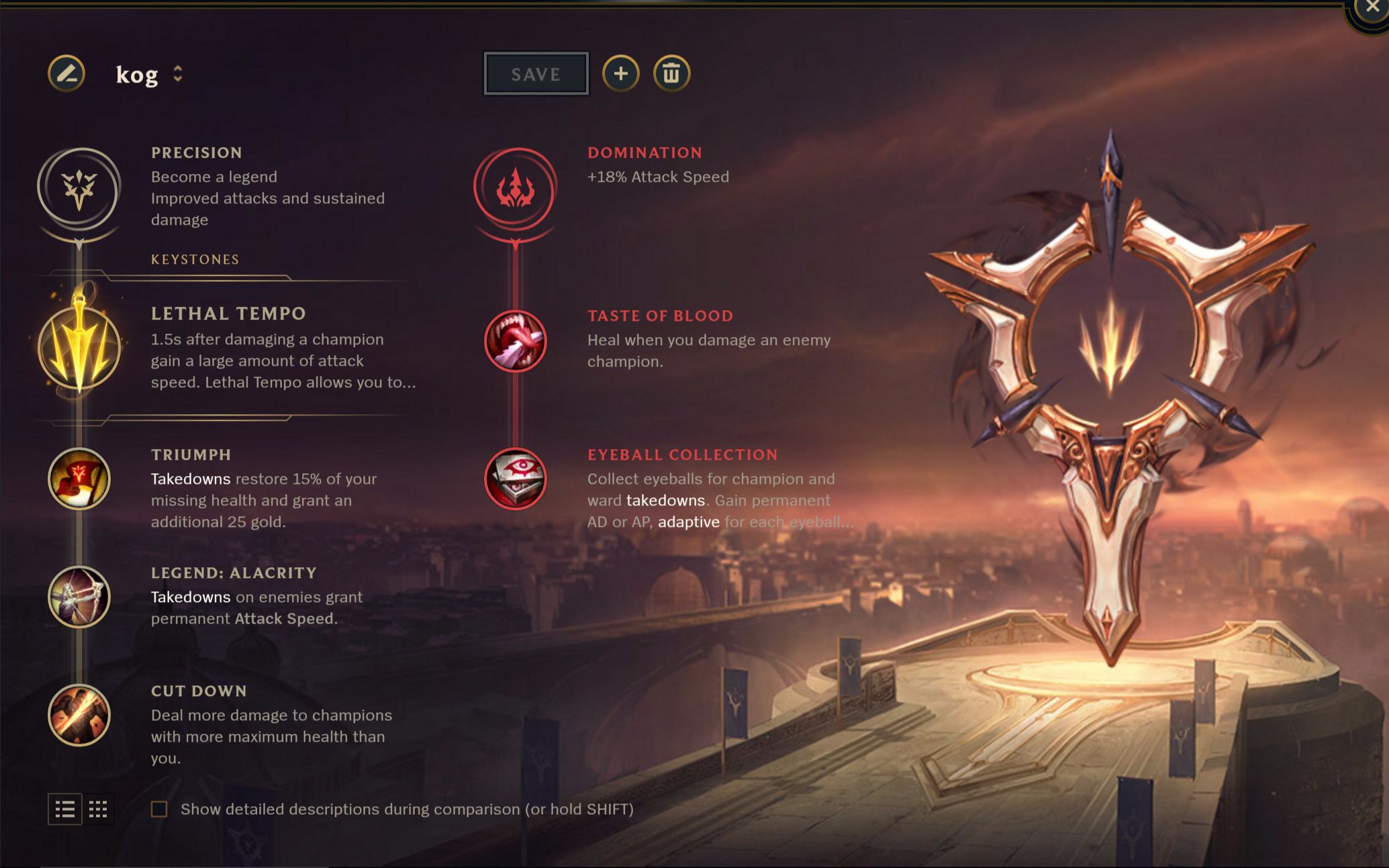Switch to grid view layout

coord(98,809)
